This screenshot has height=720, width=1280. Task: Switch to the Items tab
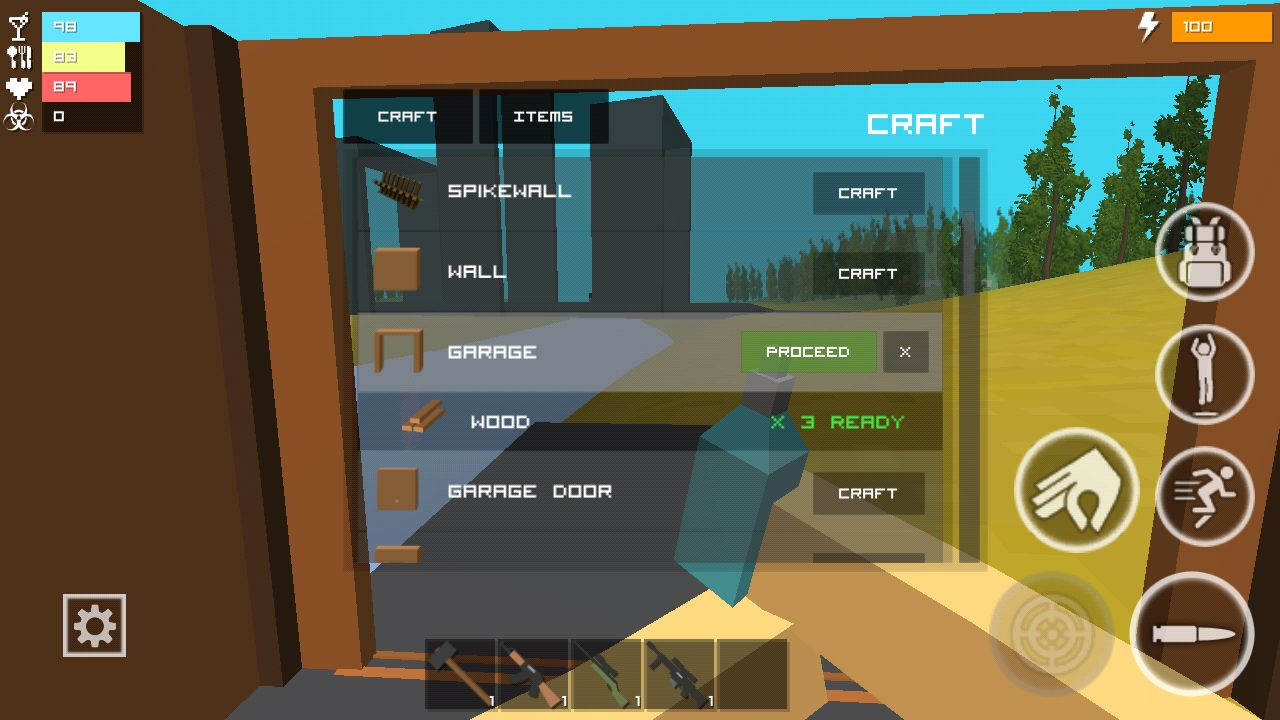pos(543,117)
